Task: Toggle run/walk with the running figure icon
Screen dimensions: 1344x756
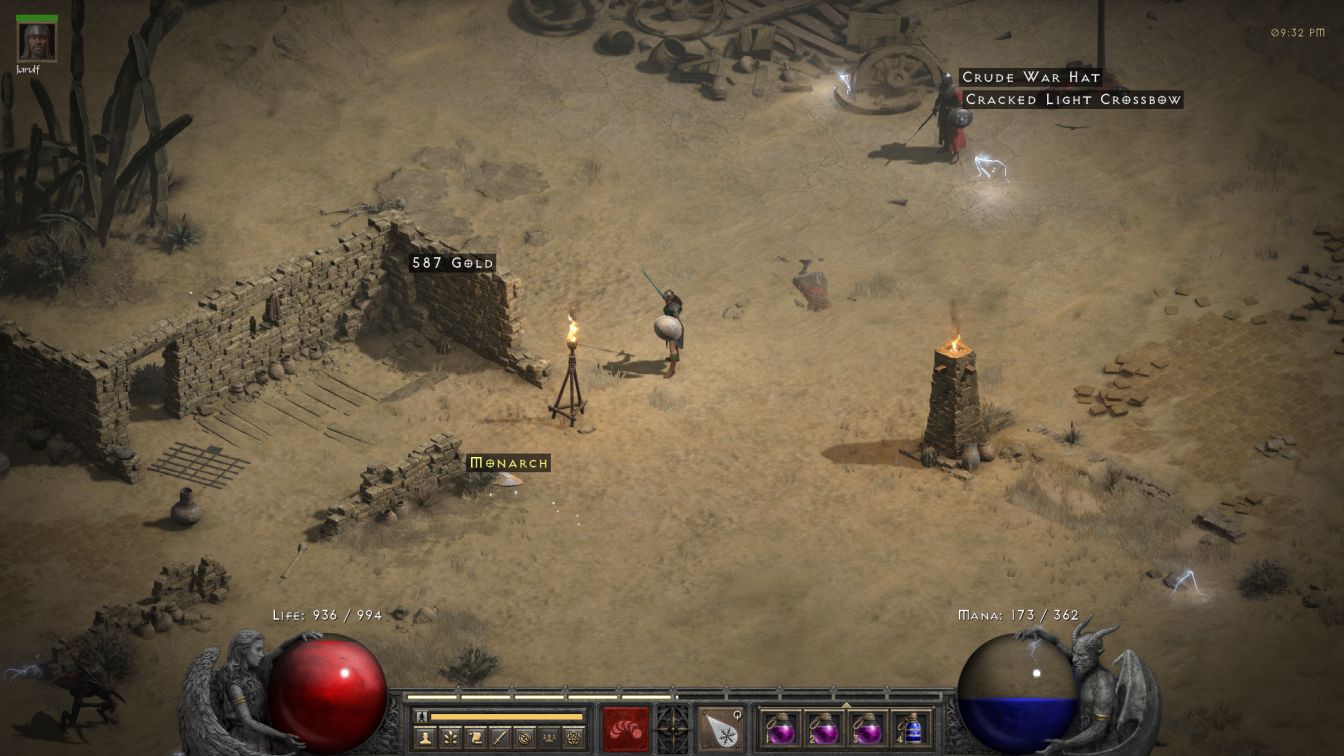Action: click(x=421, y=716)
